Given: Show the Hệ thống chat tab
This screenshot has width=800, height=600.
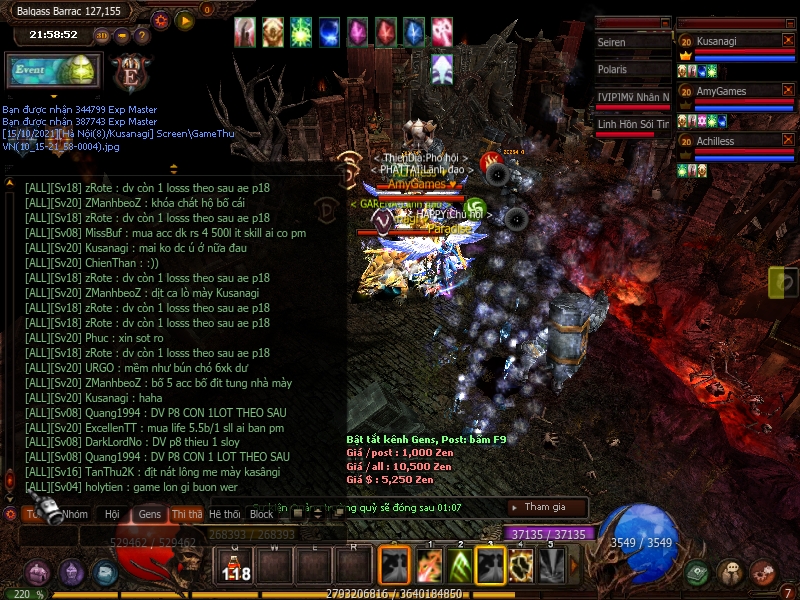Looking at the screenshot, I should pos(225,514).
